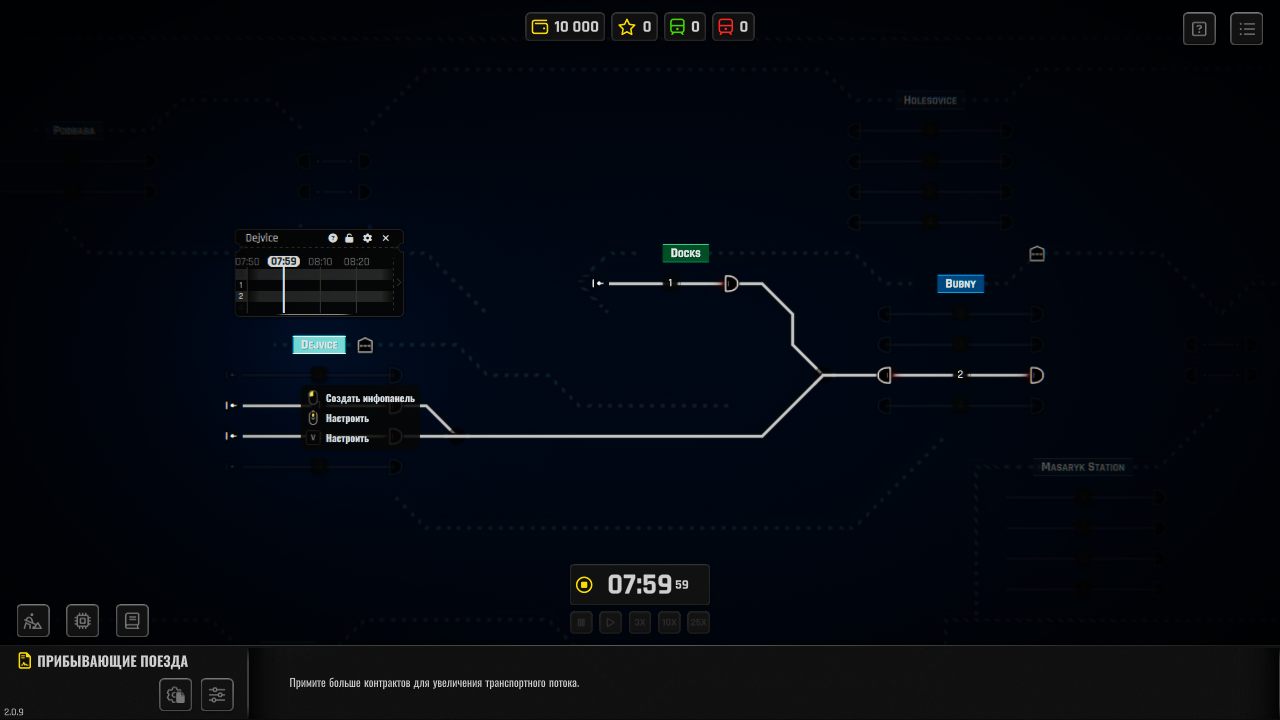Click the Bubny station label

pyautogui.click(x=960, y=284)
